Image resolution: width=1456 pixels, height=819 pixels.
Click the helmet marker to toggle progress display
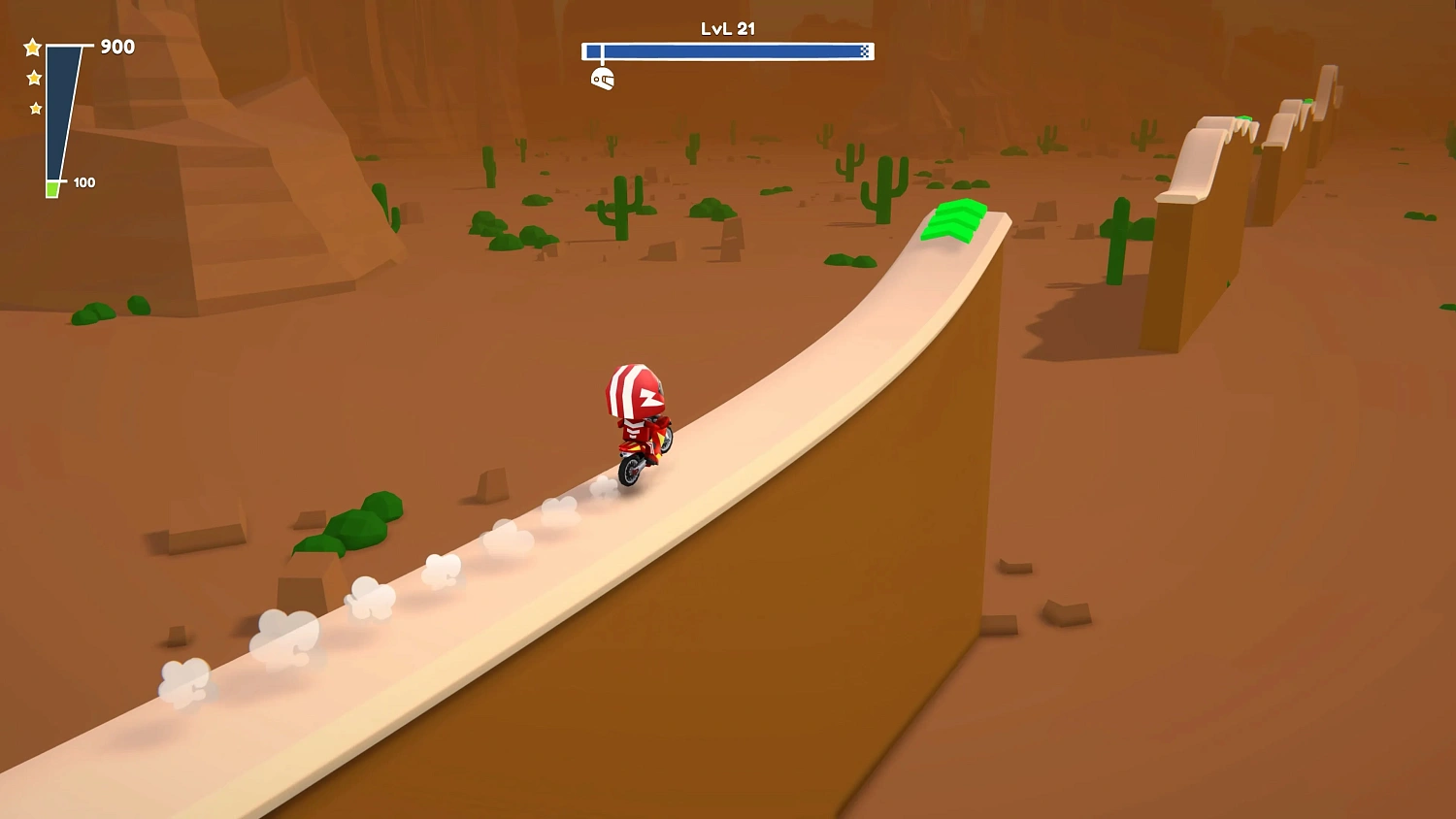click(x=604, y=77)
